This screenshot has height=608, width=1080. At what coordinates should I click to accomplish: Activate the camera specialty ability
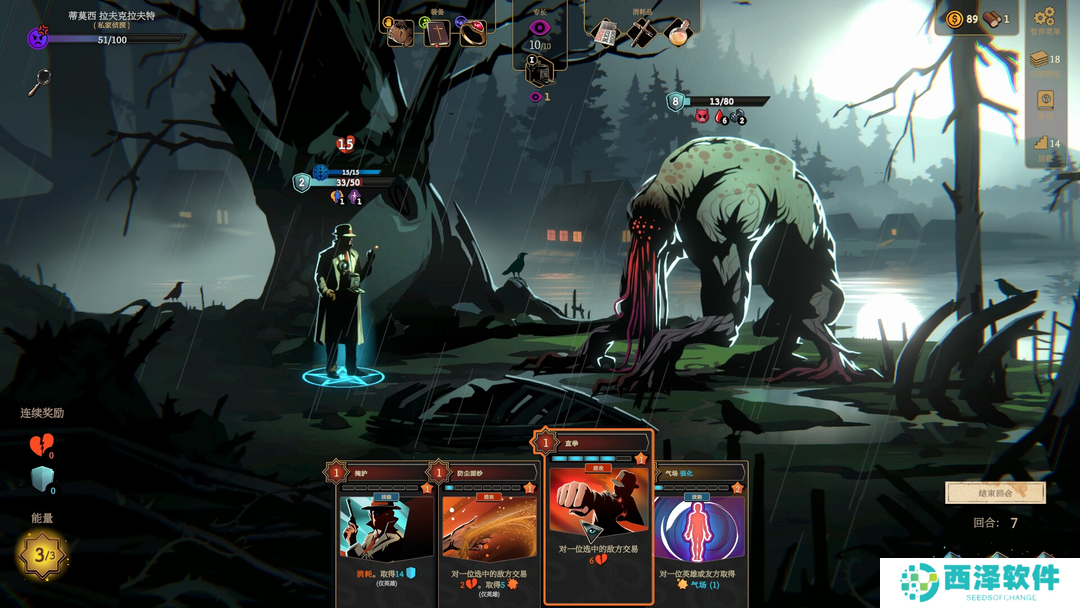coord(539,72)
